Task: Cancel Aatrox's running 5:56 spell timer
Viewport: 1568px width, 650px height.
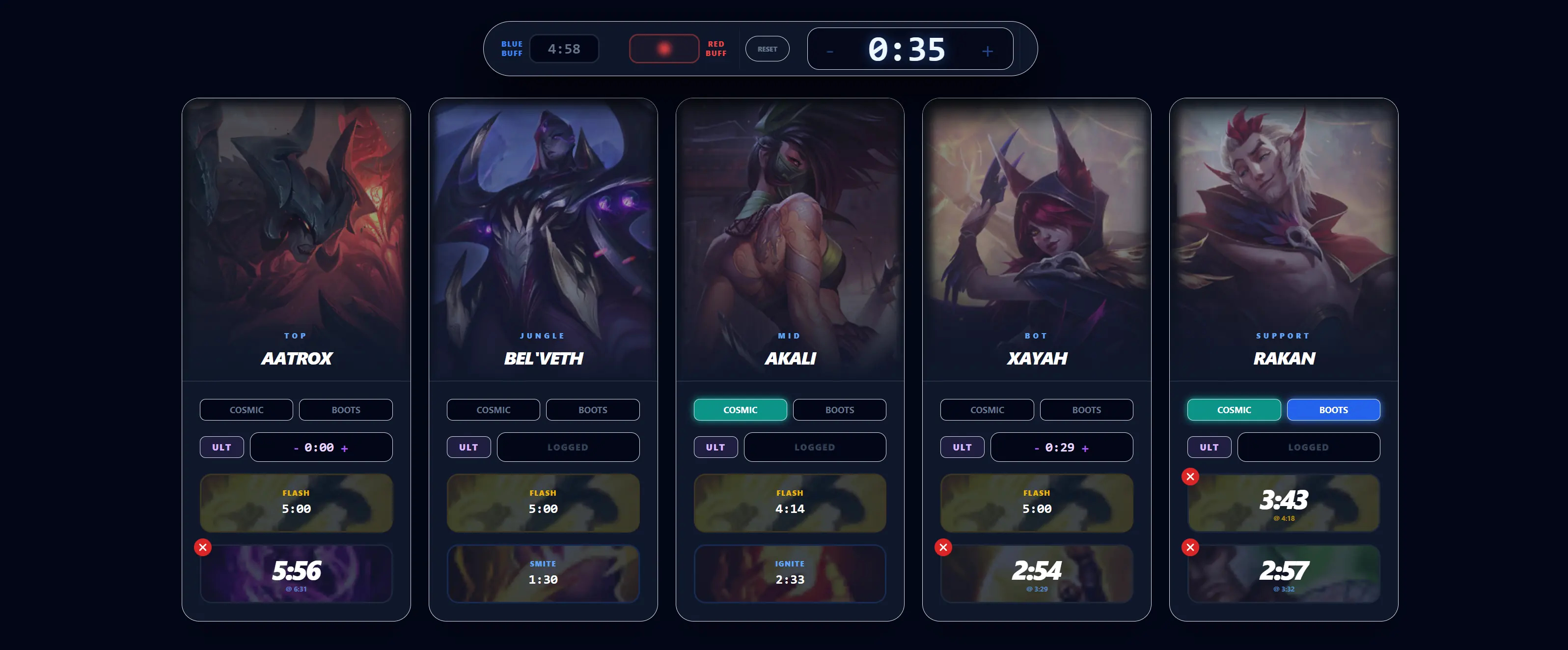Action: click(x=203, y=547)
